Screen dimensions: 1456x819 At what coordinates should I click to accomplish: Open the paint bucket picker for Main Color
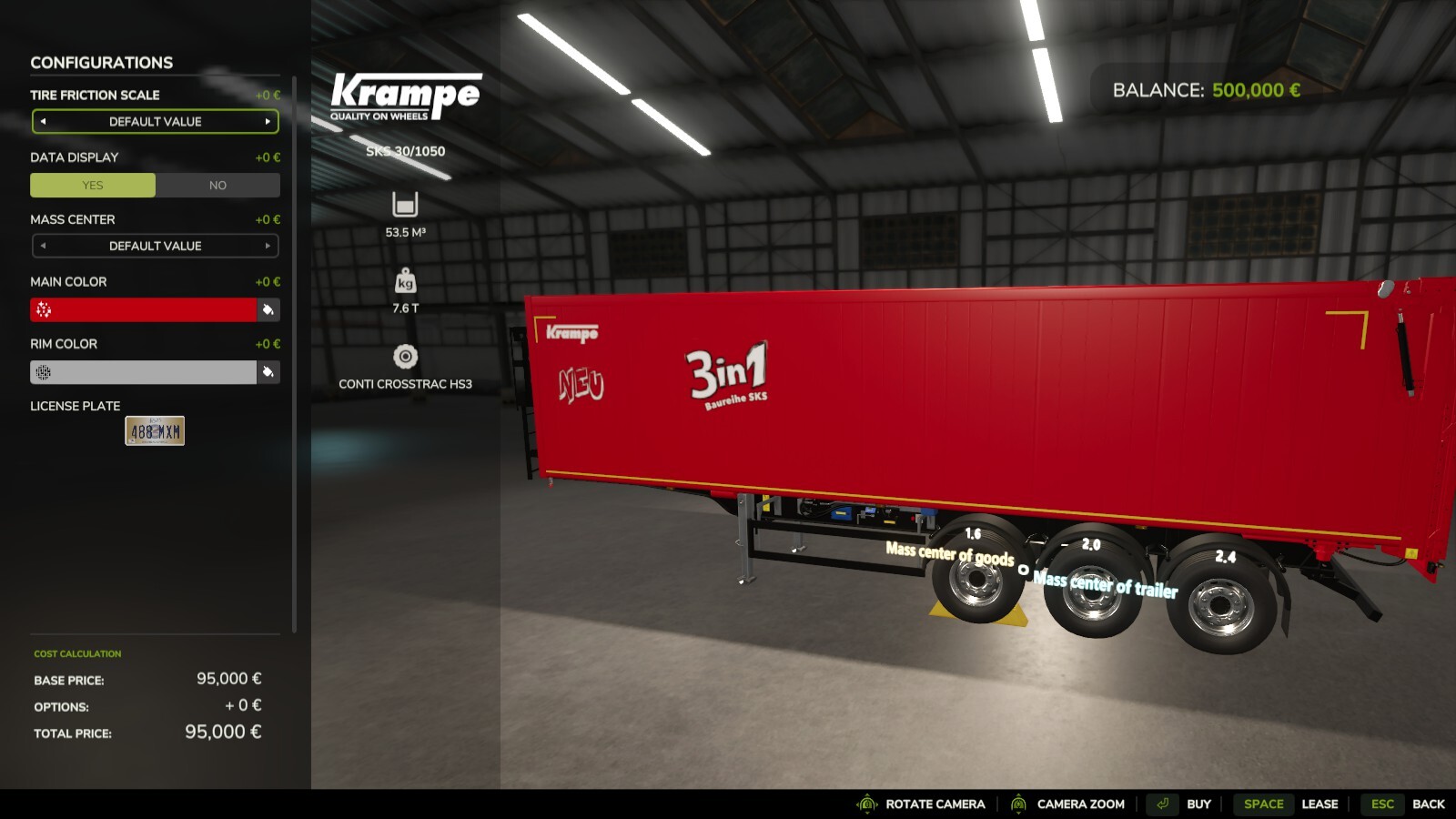point(268,309)
